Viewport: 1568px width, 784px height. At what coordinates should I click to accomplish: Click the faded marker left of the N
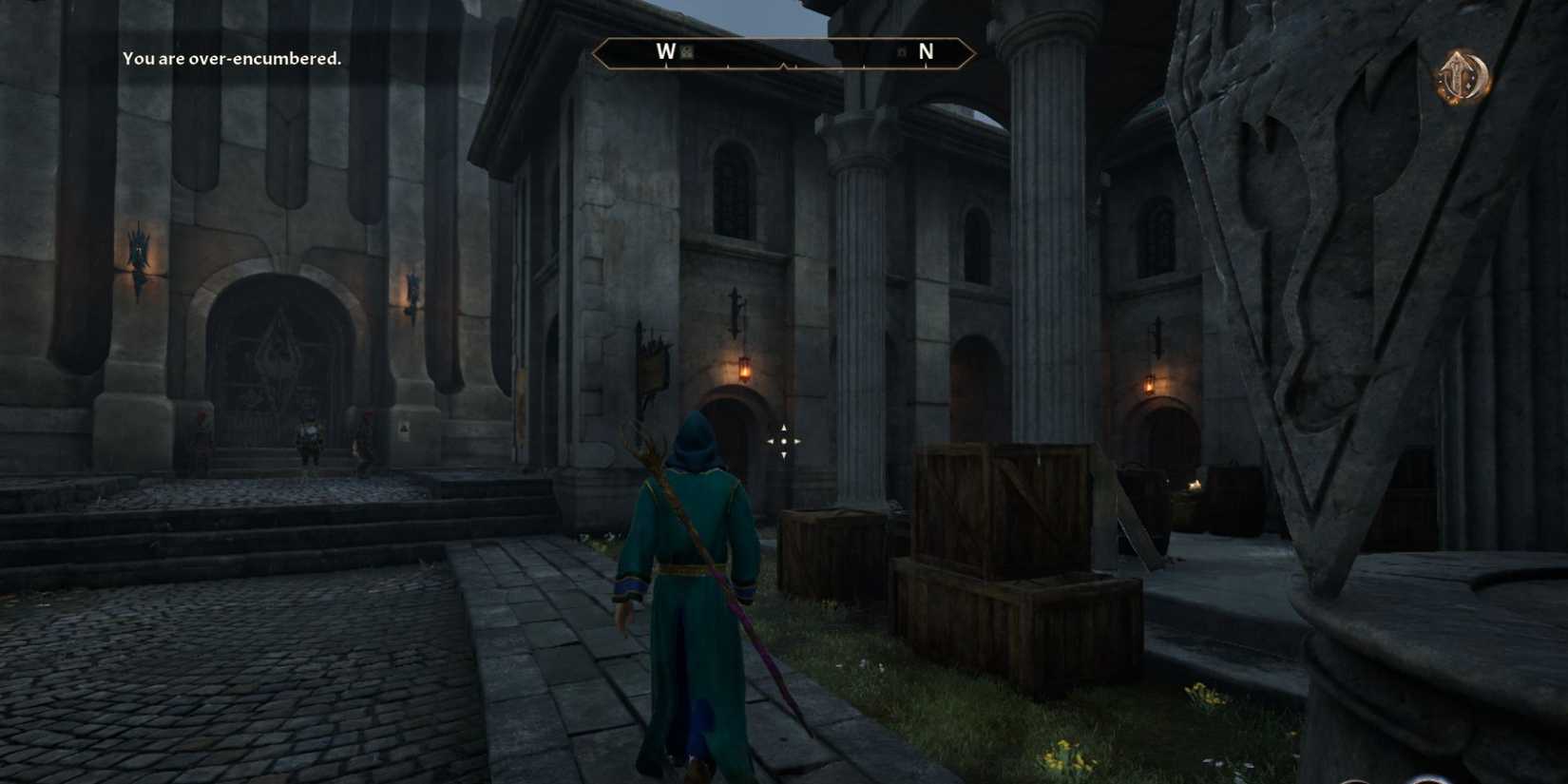[903, 54]
